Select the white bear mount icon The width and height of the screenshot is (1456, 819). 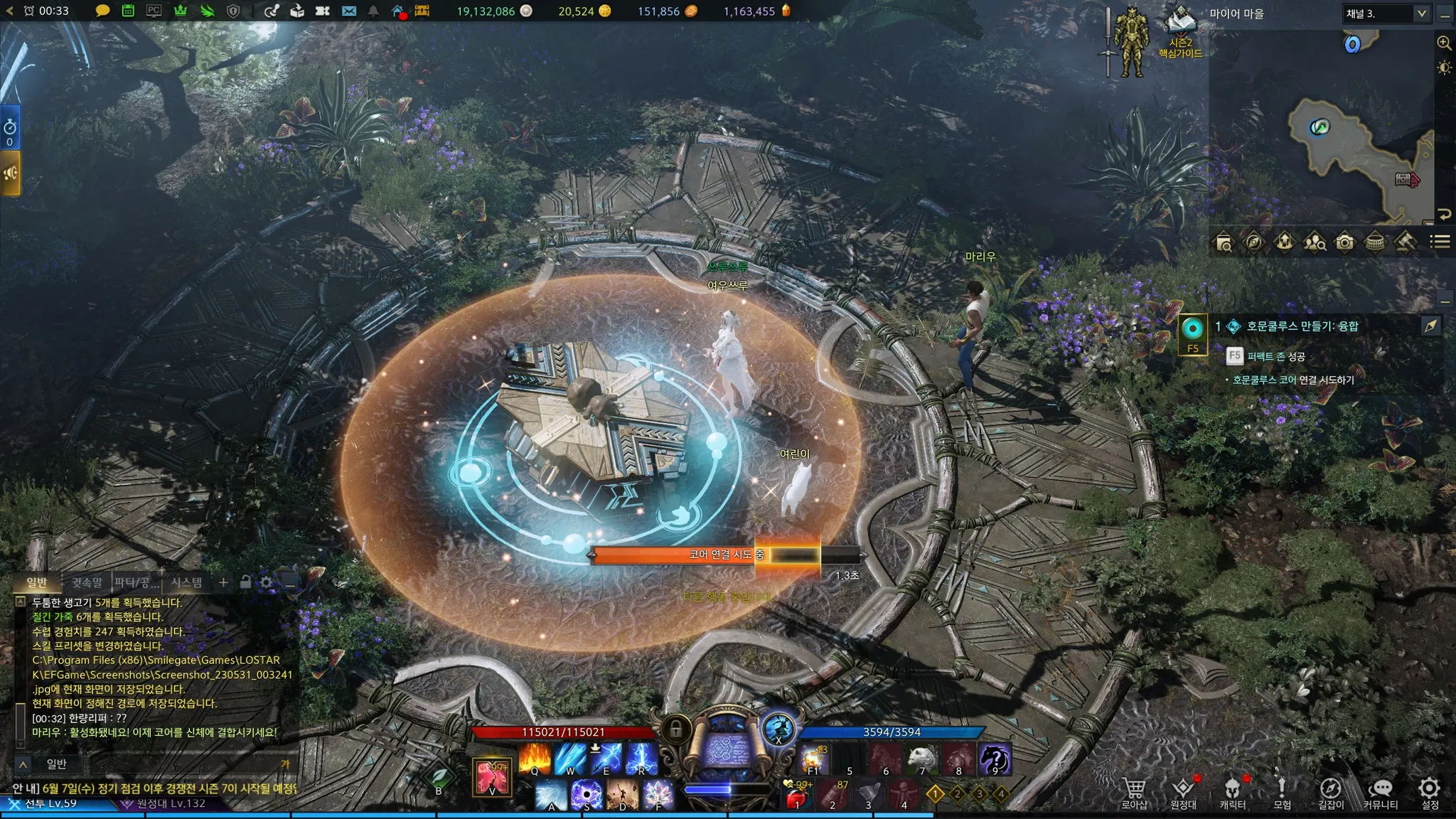coord(922,759)
